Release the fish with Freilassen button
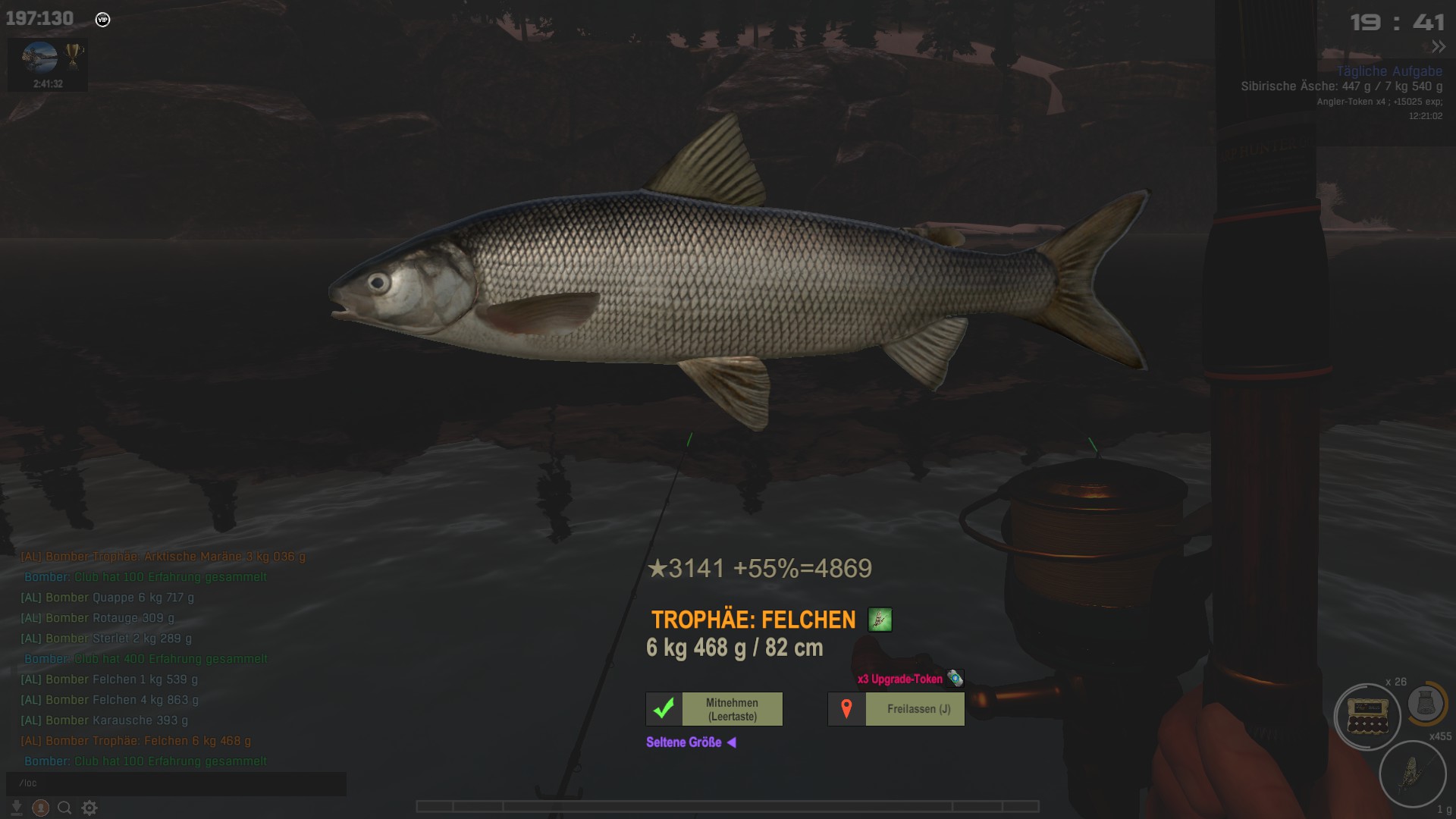The width and height of the screenshot is (1456, 819). pyautogui.click(x=896, y=709)
